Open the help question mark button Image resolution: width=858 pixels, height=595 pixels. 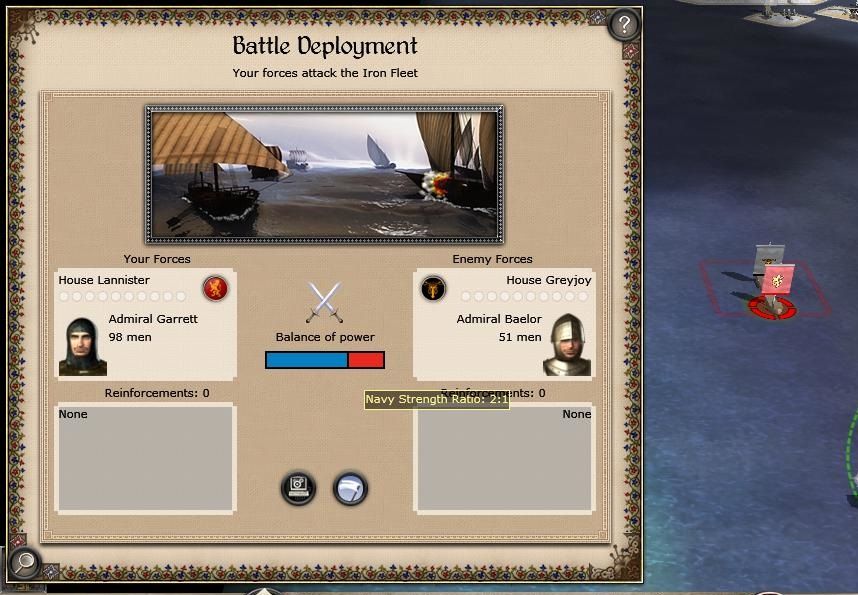click(x=624, y=24)
